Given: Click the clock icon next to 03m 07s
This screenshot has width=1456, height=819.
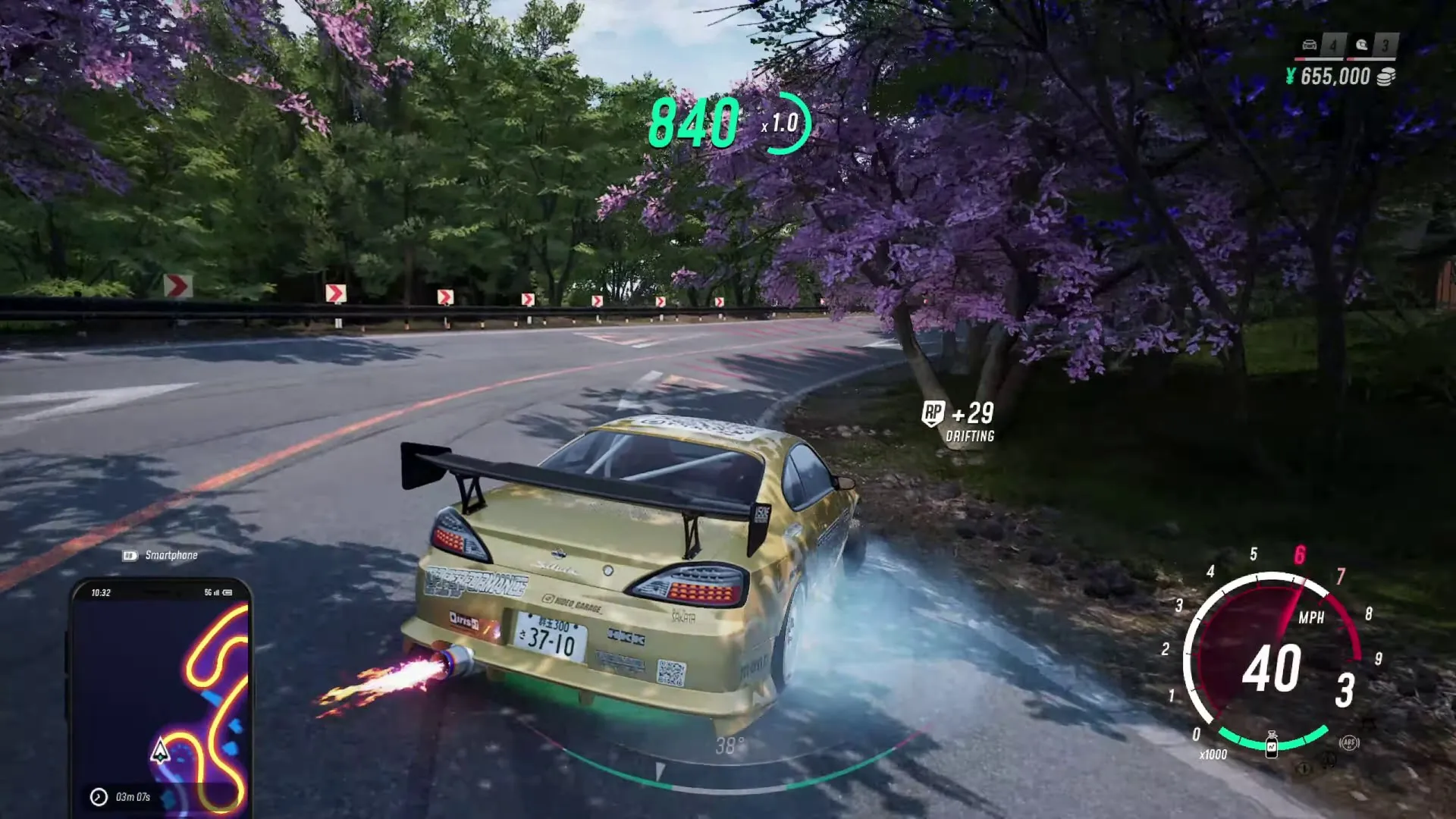Looking at the screenshot, I should click(x=98, y=796).
